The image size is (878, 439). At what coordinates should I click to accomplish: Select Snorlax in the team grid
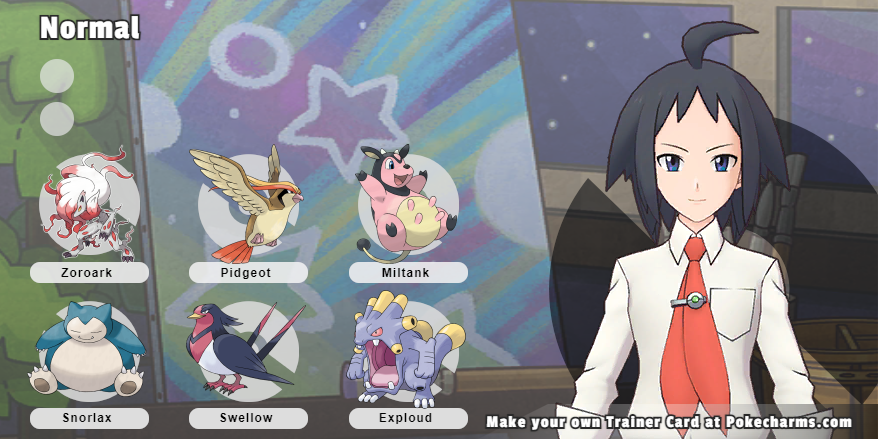tap(87, 353)
